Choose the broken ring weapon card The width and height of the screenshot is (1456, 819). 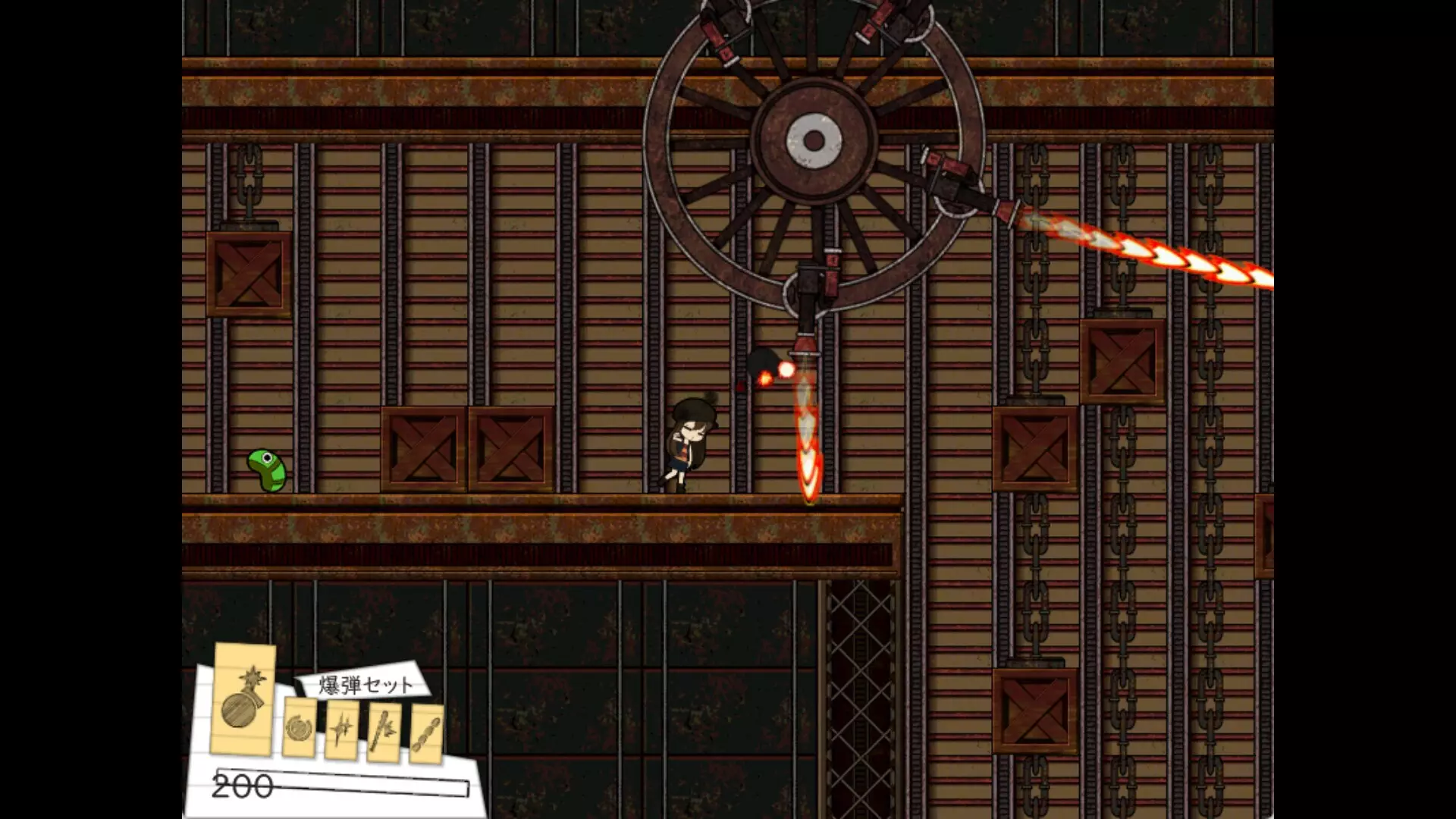299,728
